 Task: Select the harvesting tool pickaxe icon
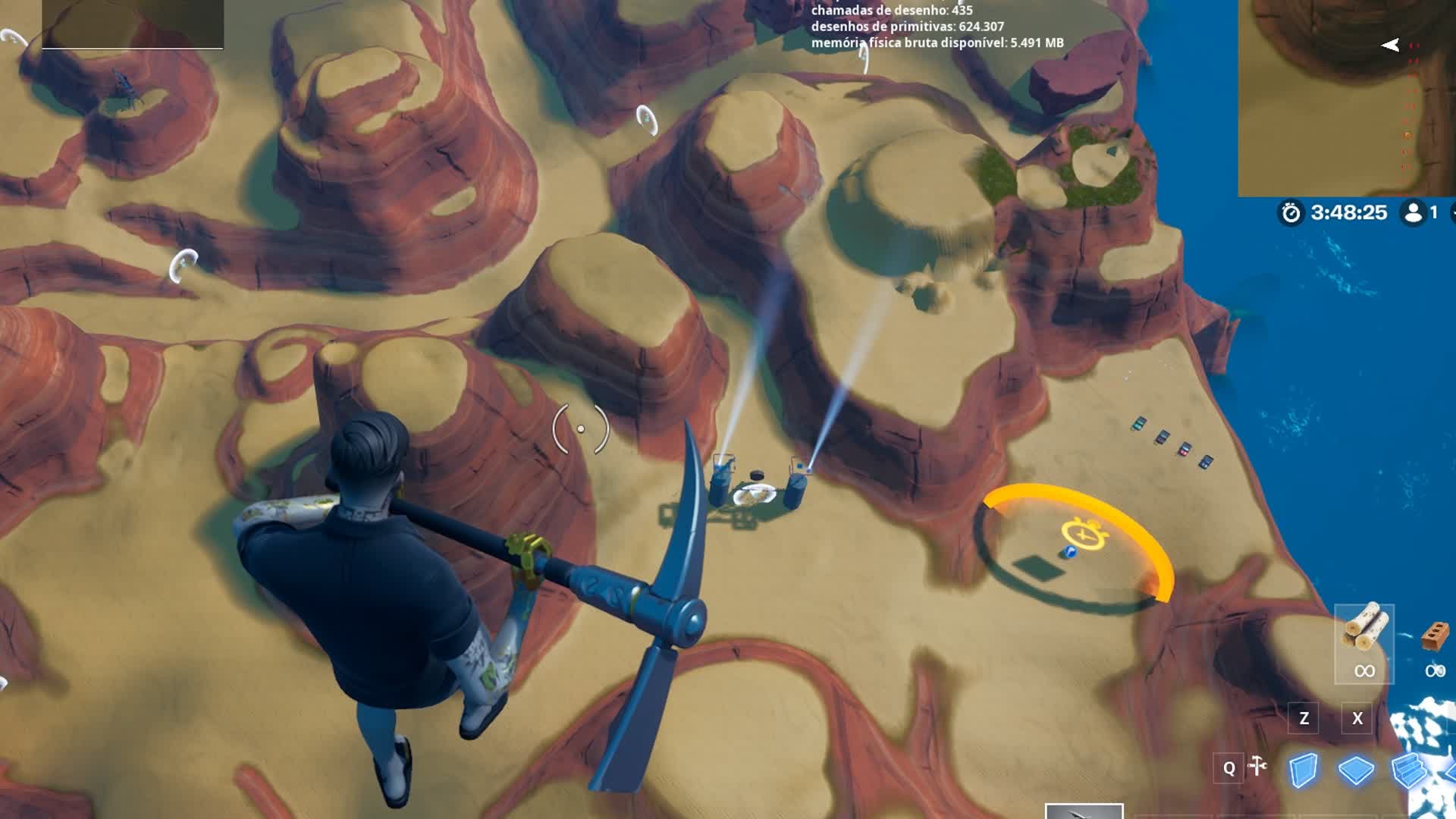(x=1258, y=766)
